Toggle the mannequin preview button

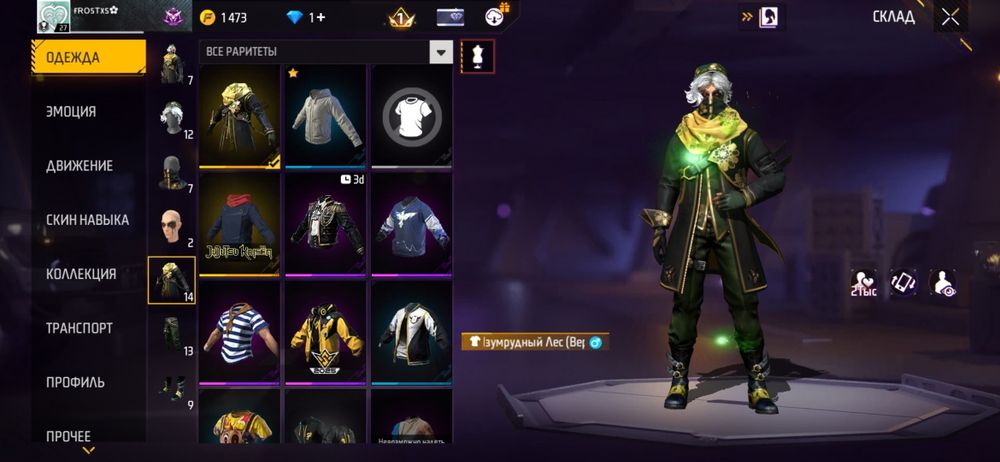coord(477,56)
